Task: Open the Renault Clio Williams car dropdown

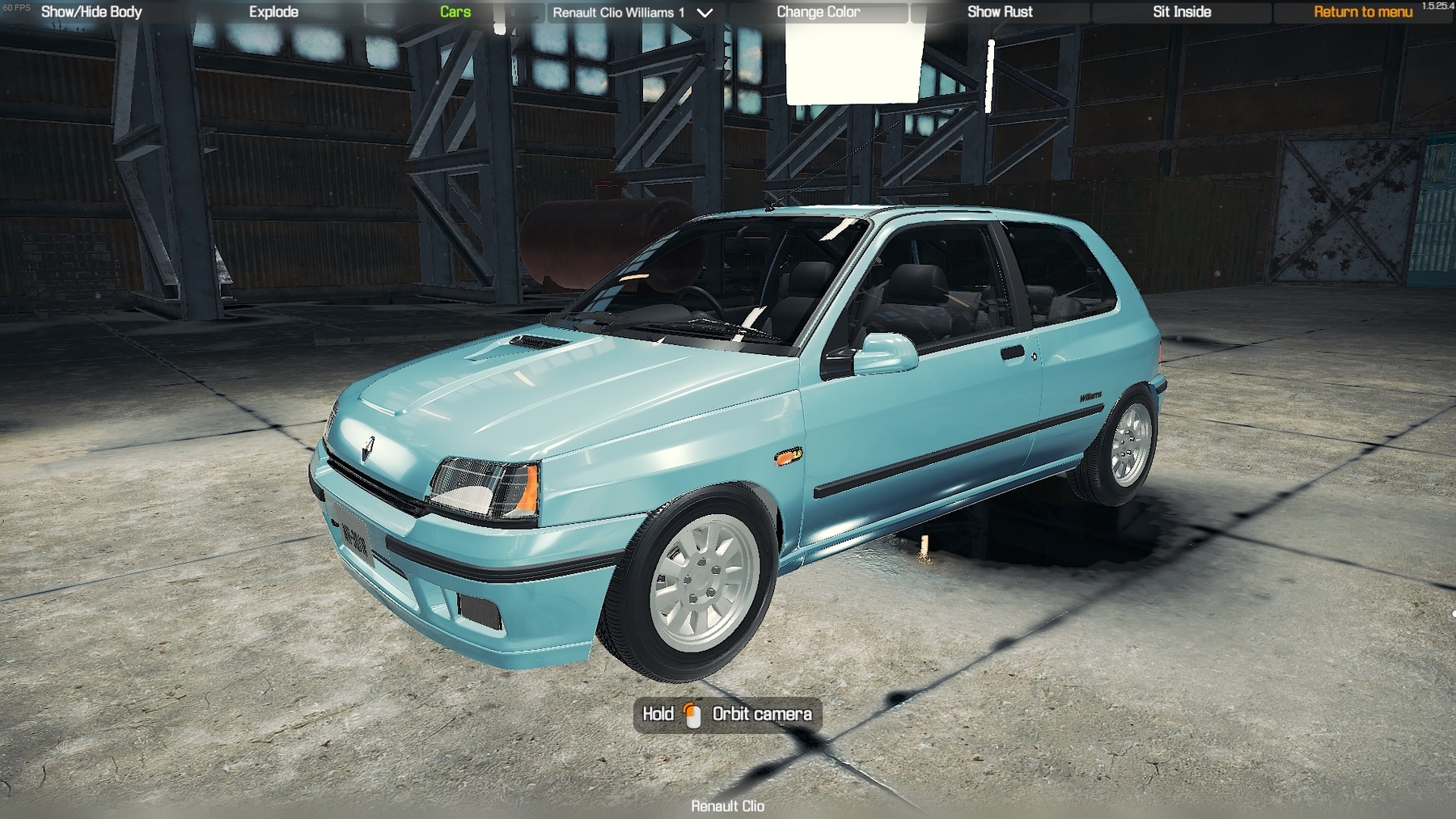Action: pos(633,13)
